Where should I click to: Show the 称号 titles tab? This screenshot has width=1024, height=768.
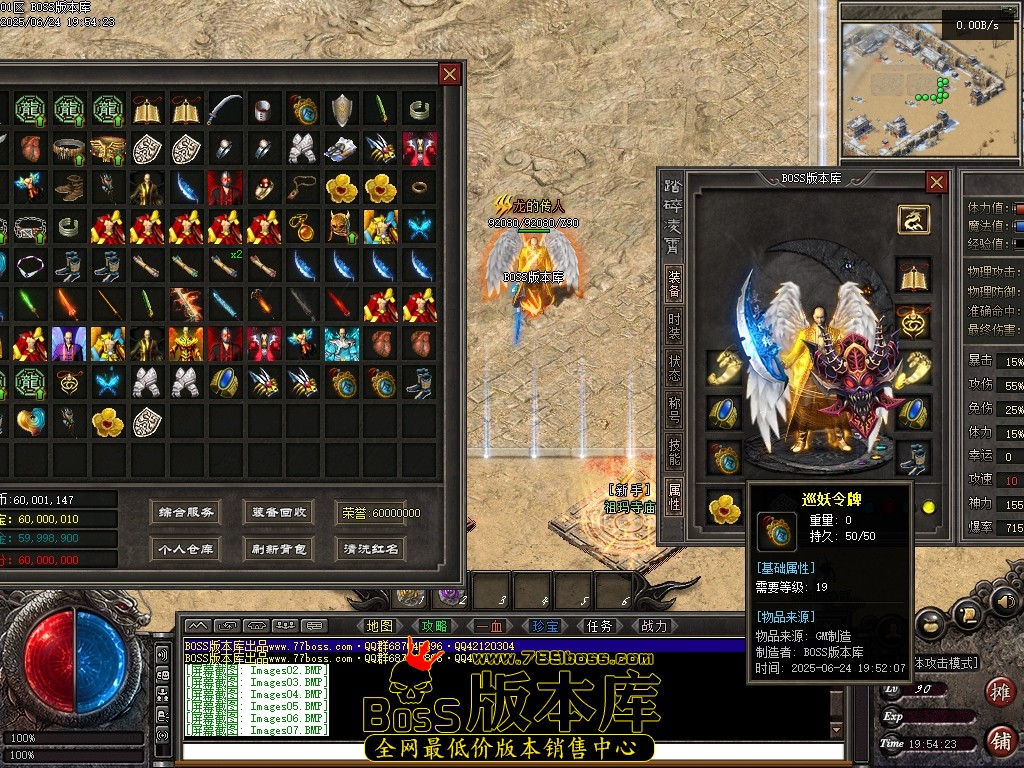pos(675,411)
